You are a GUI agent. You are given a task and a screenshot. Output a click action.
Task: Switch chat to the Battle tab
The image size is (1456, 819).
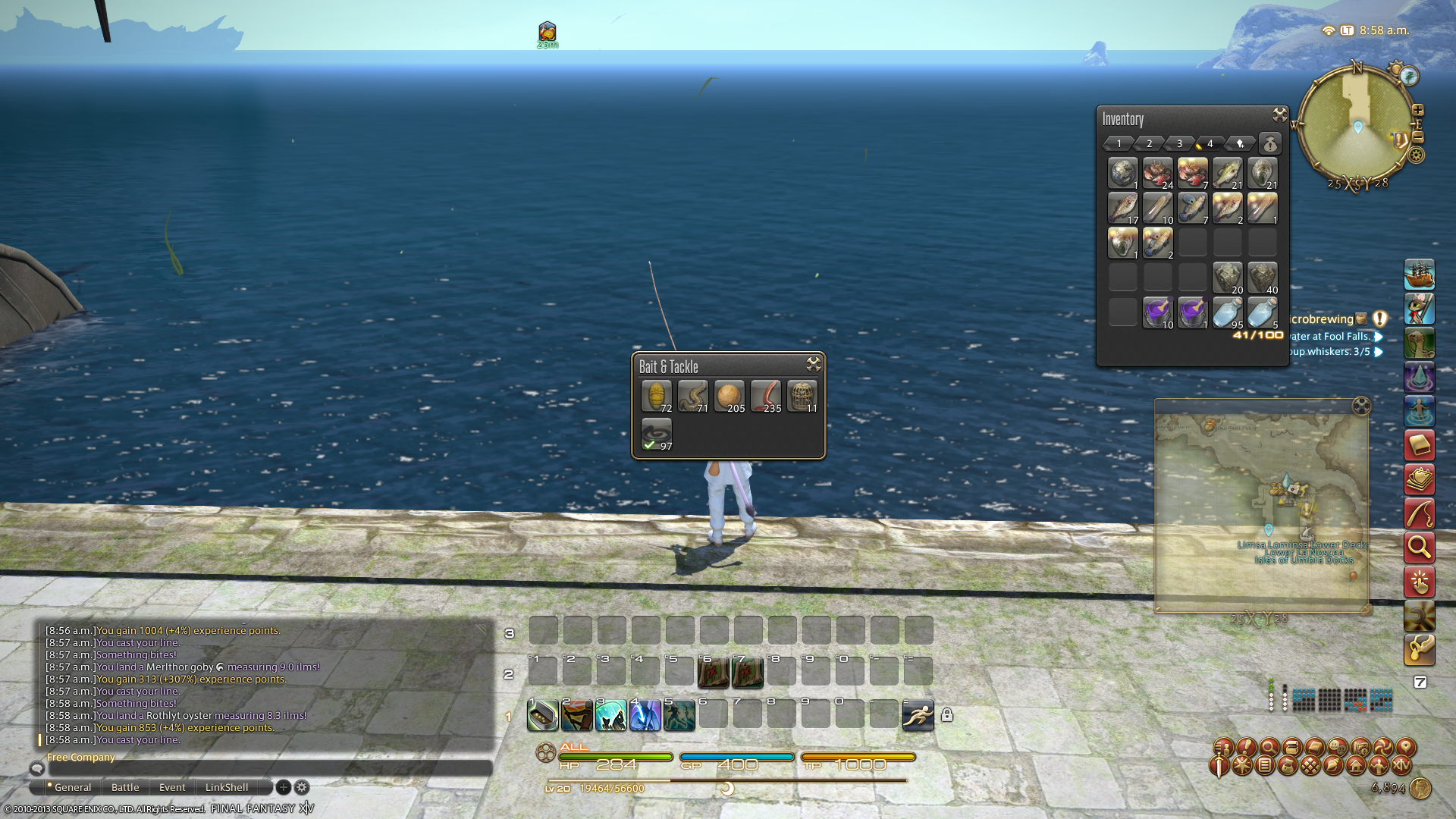click(125, 787)
